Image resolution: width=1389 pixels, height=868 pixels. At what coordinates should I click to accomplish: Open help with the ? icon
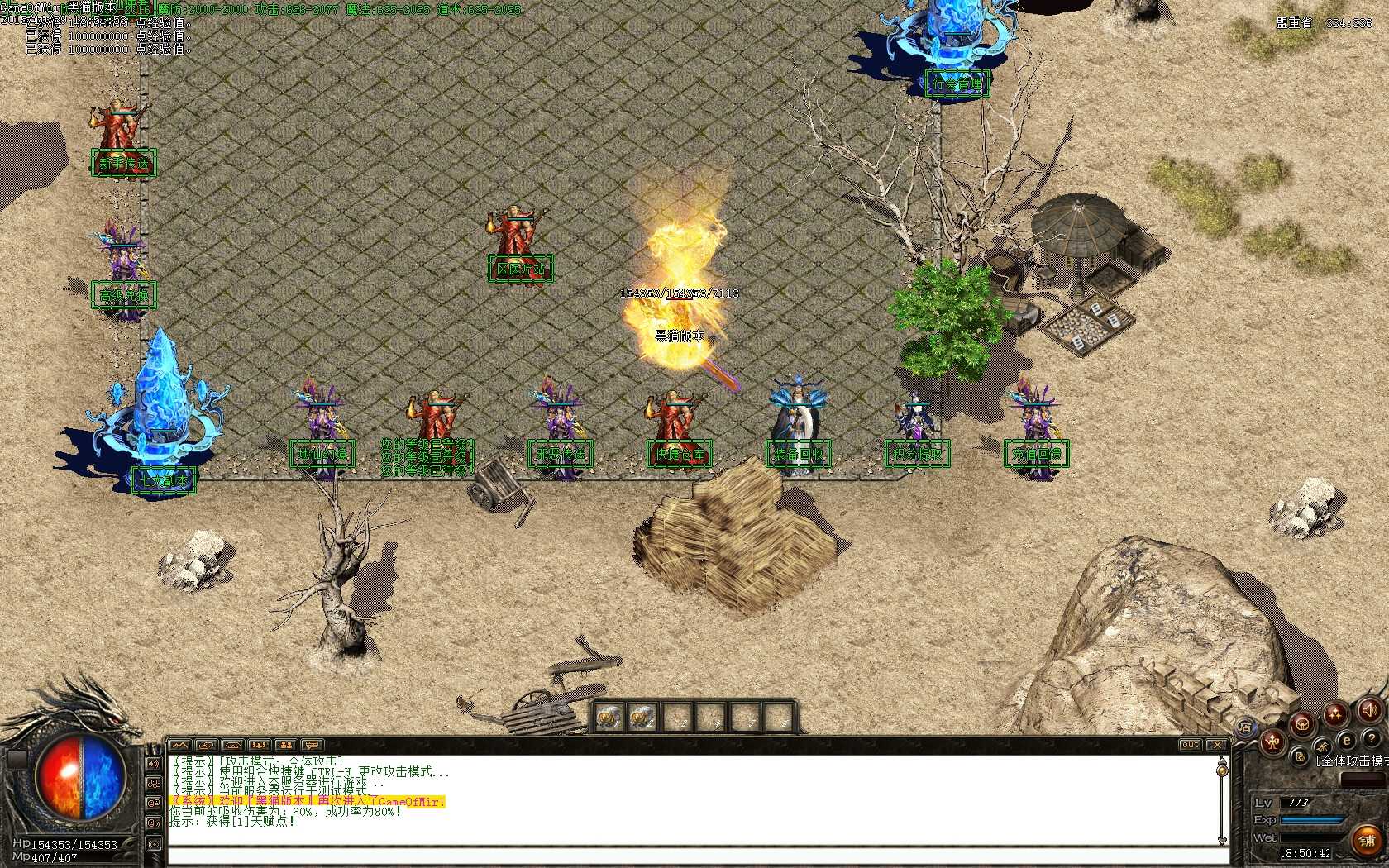[x=1372, y=739]
